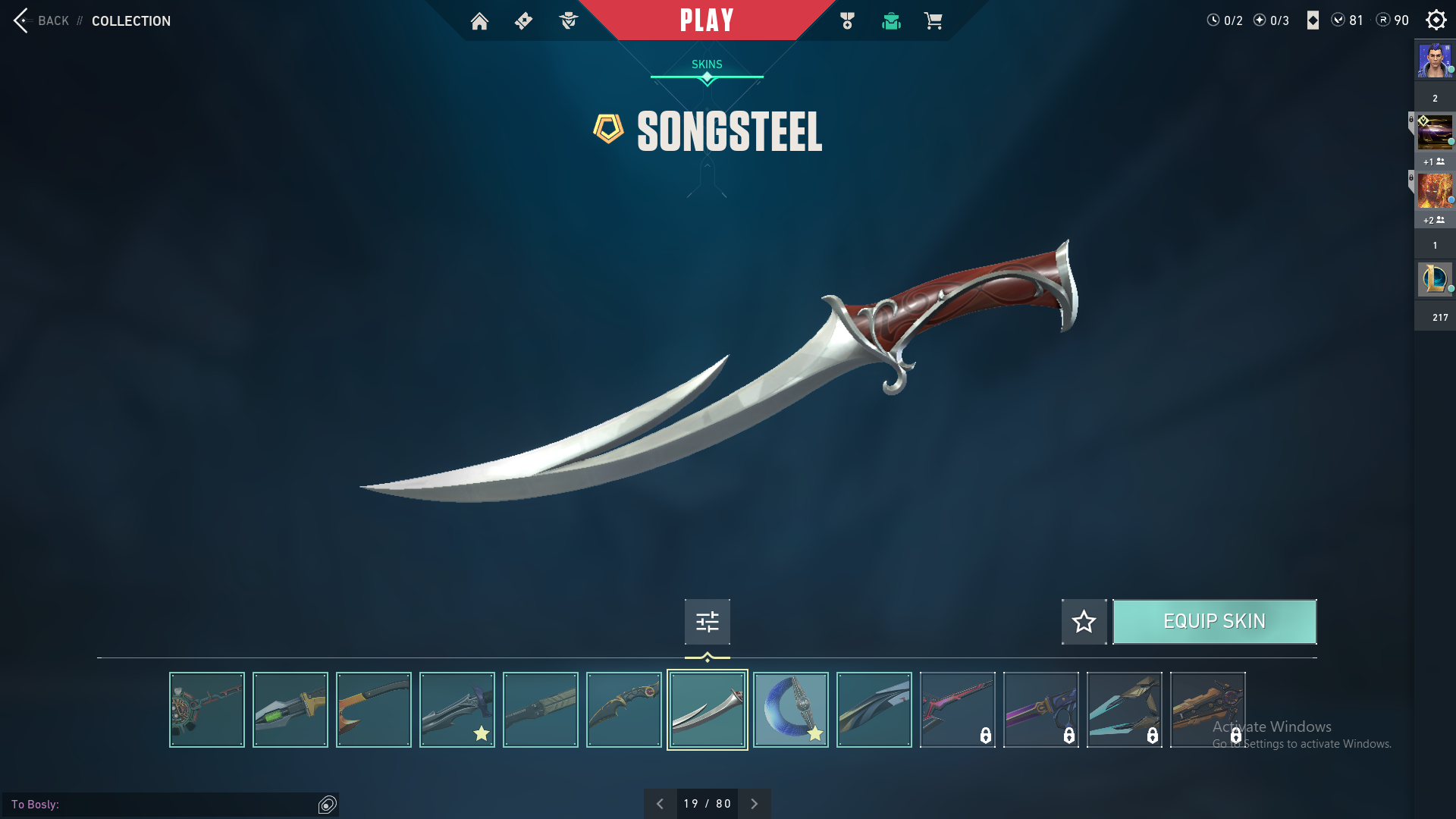The image size is (1456, 819).
Task: Open the settings gear
Action: [x=1436, y=20]
